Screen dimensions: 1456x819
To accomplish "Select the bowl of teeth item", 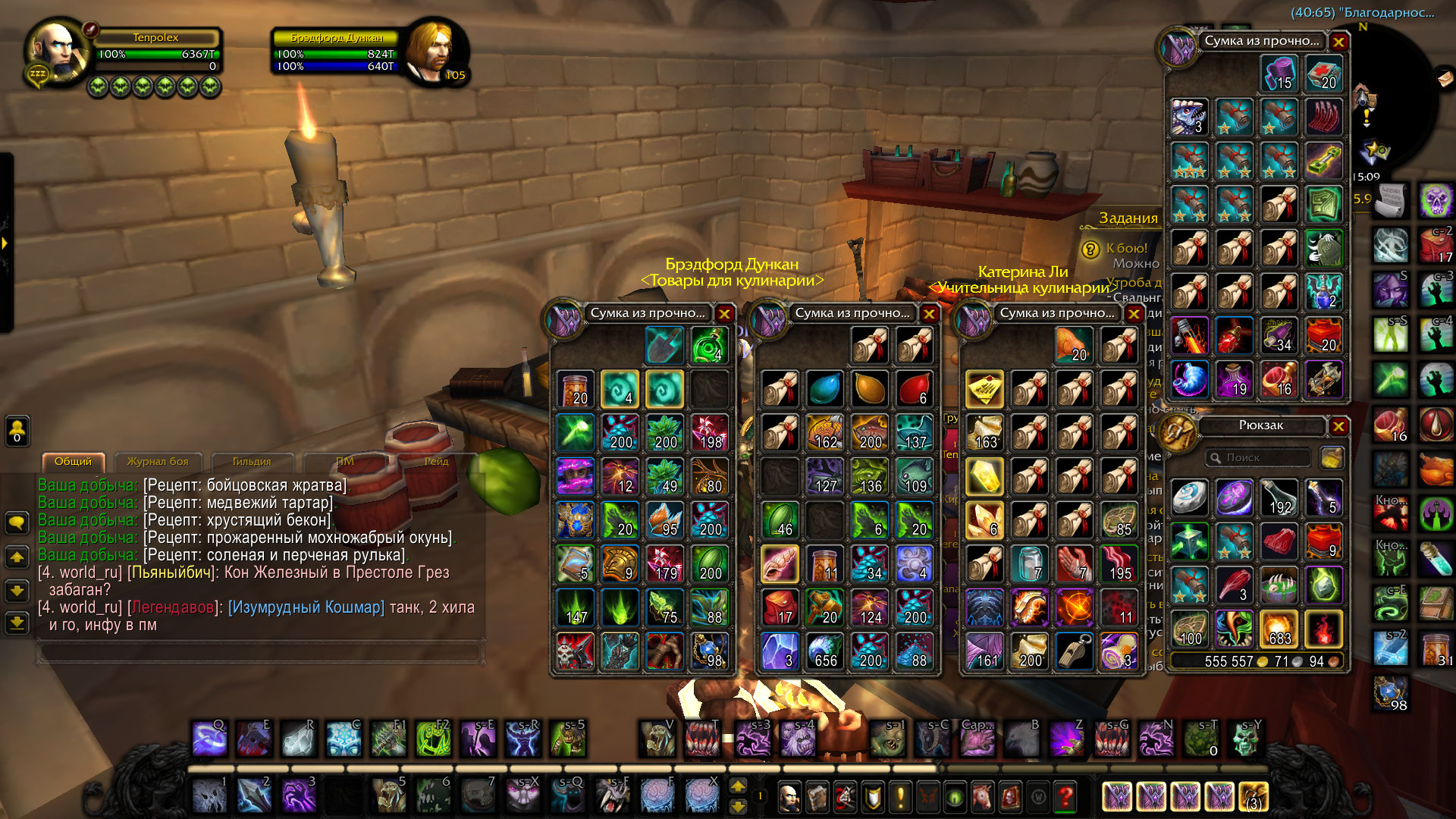I will pos(1279,585).
